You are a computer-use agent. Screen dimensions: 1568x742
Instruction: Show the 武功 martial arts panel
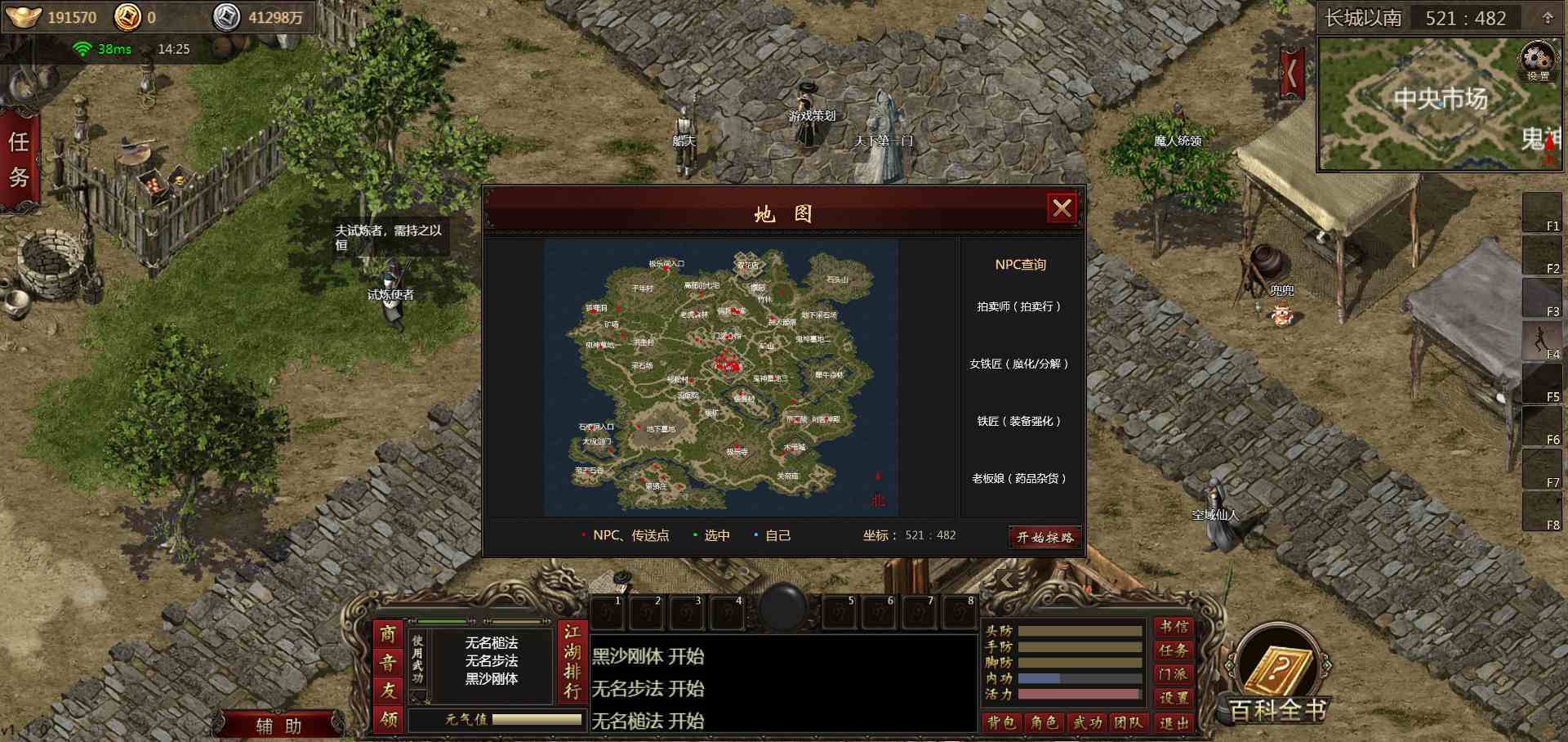point(1087,722)
